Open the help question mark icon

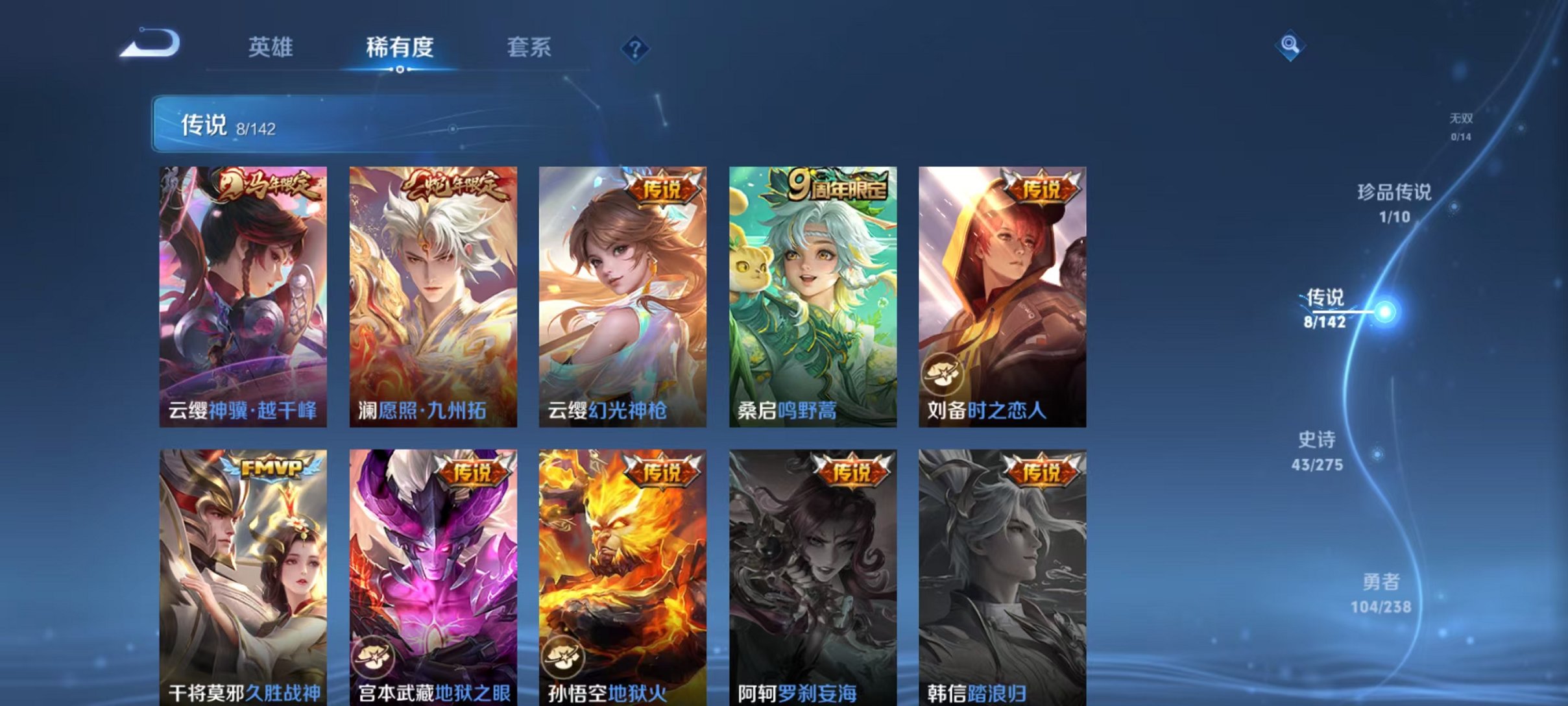637,49
